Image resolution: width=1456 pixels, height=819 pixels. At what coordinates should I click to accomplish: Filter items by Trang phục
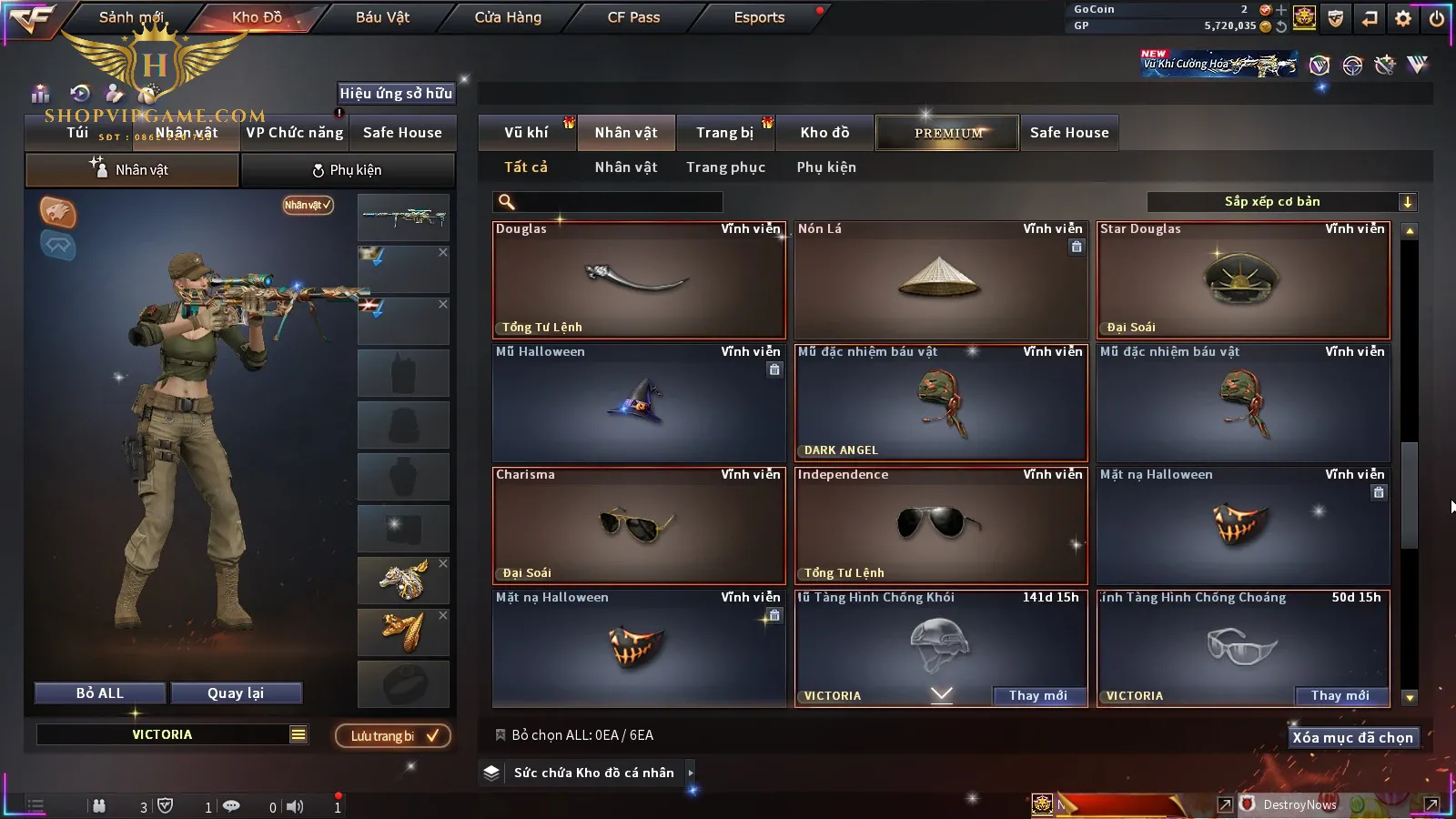pyautogui.click(x=725, y=167)
